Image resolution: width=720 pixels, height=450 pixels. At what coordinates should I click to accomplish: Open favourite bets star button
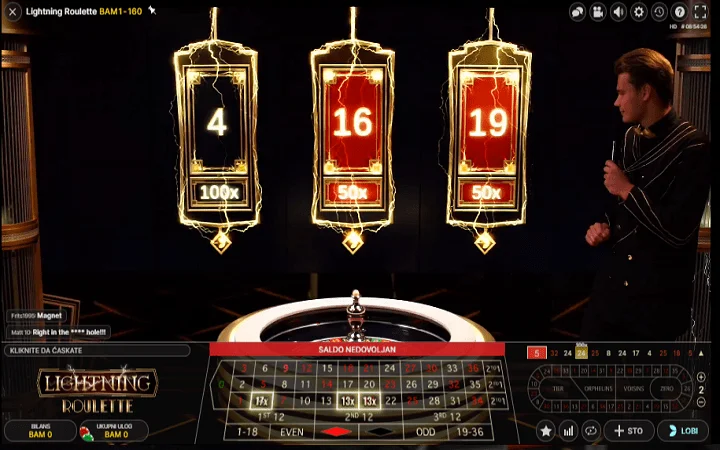(x=546, y=430)
